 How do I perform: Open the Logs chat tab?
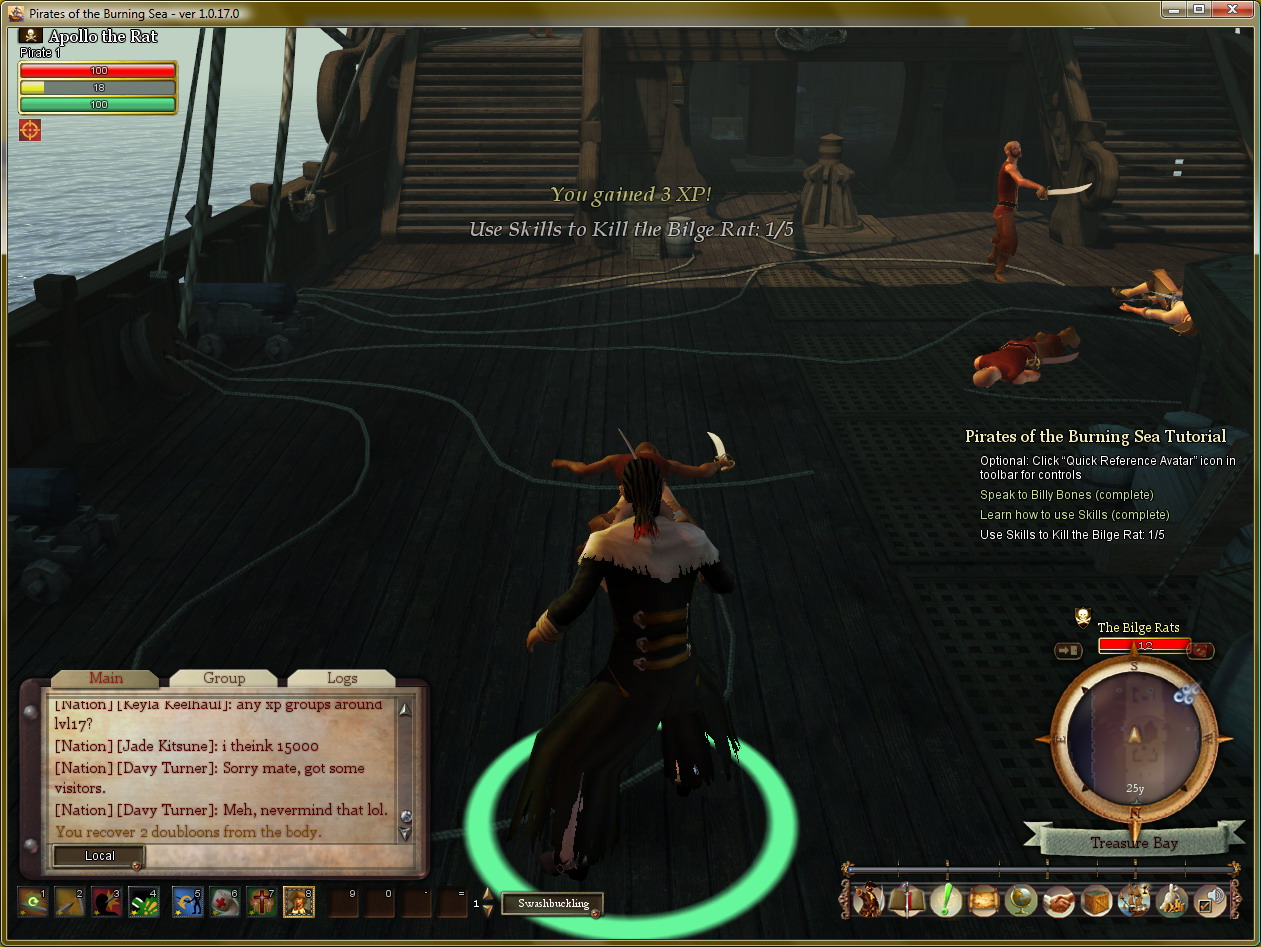click(x=341, y=678)
